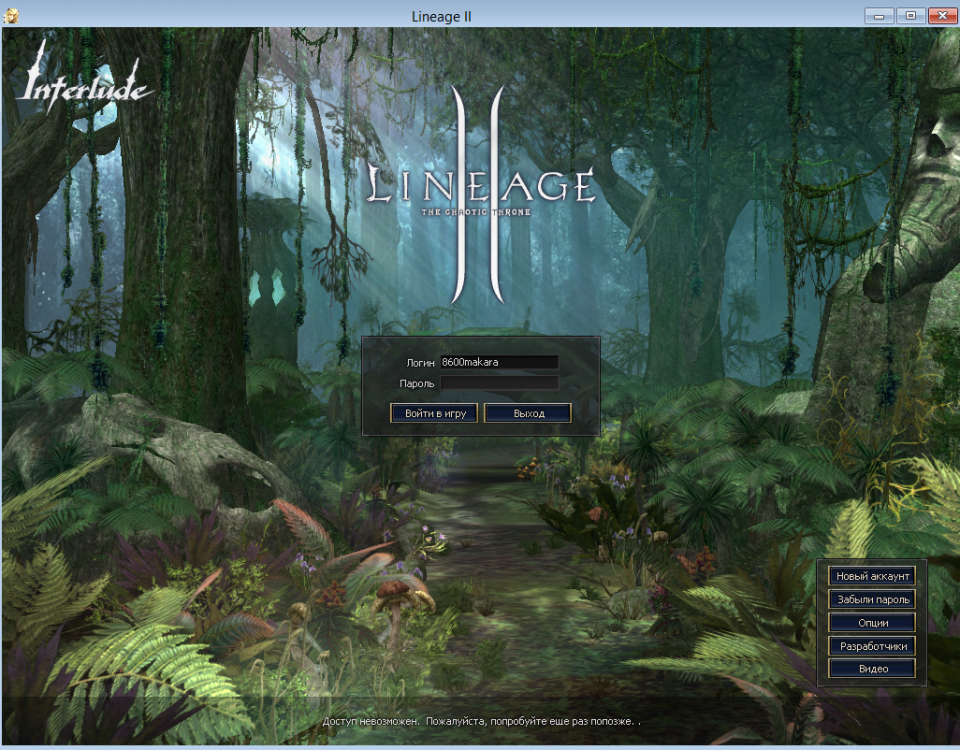Screen dimensions: 960x750
Task: Minimize the Lineage II window
Action: point(881,15)
